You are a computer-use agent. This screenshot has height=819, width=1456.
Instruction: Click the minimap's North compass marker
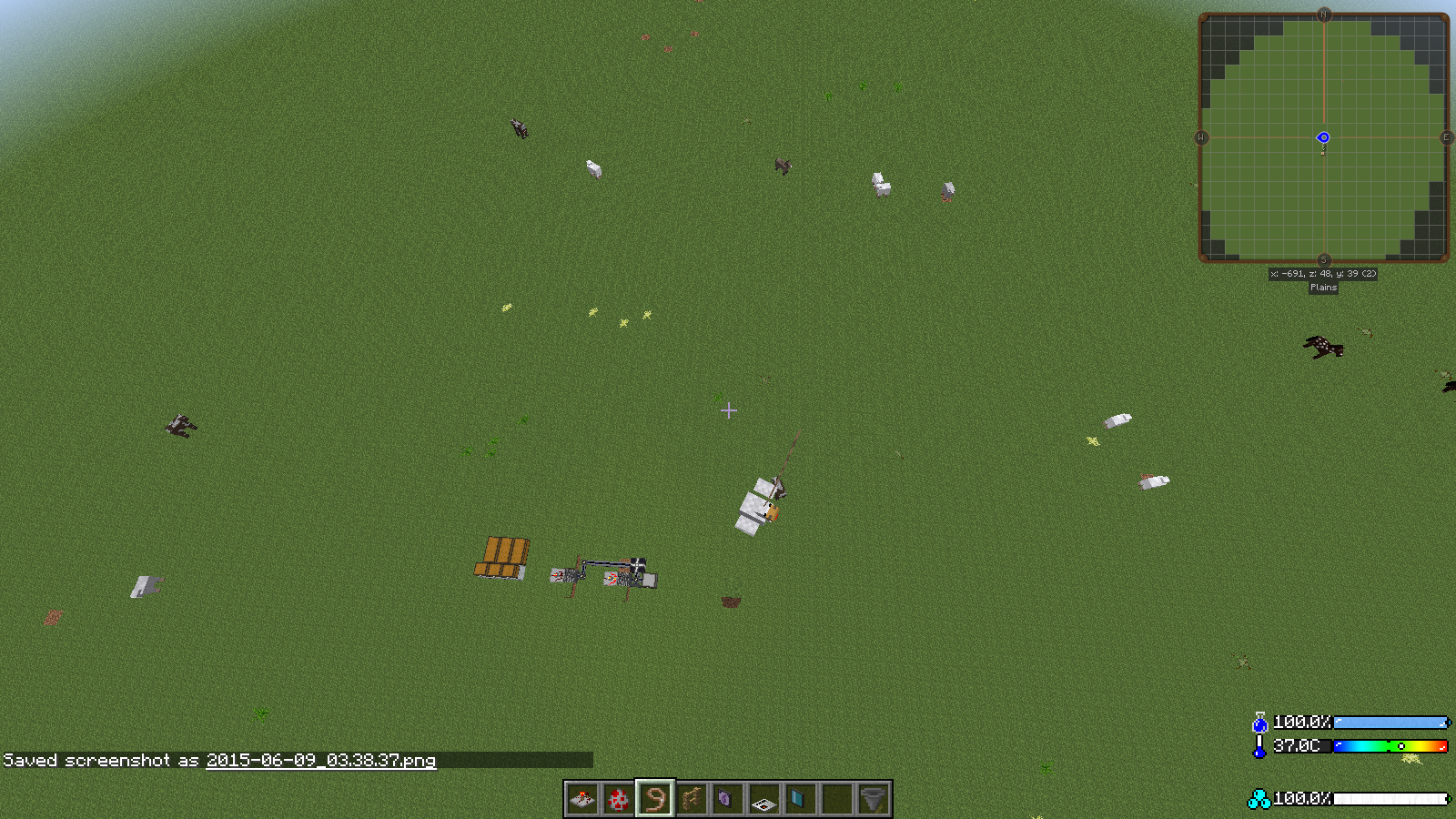tap(1324, 15)
